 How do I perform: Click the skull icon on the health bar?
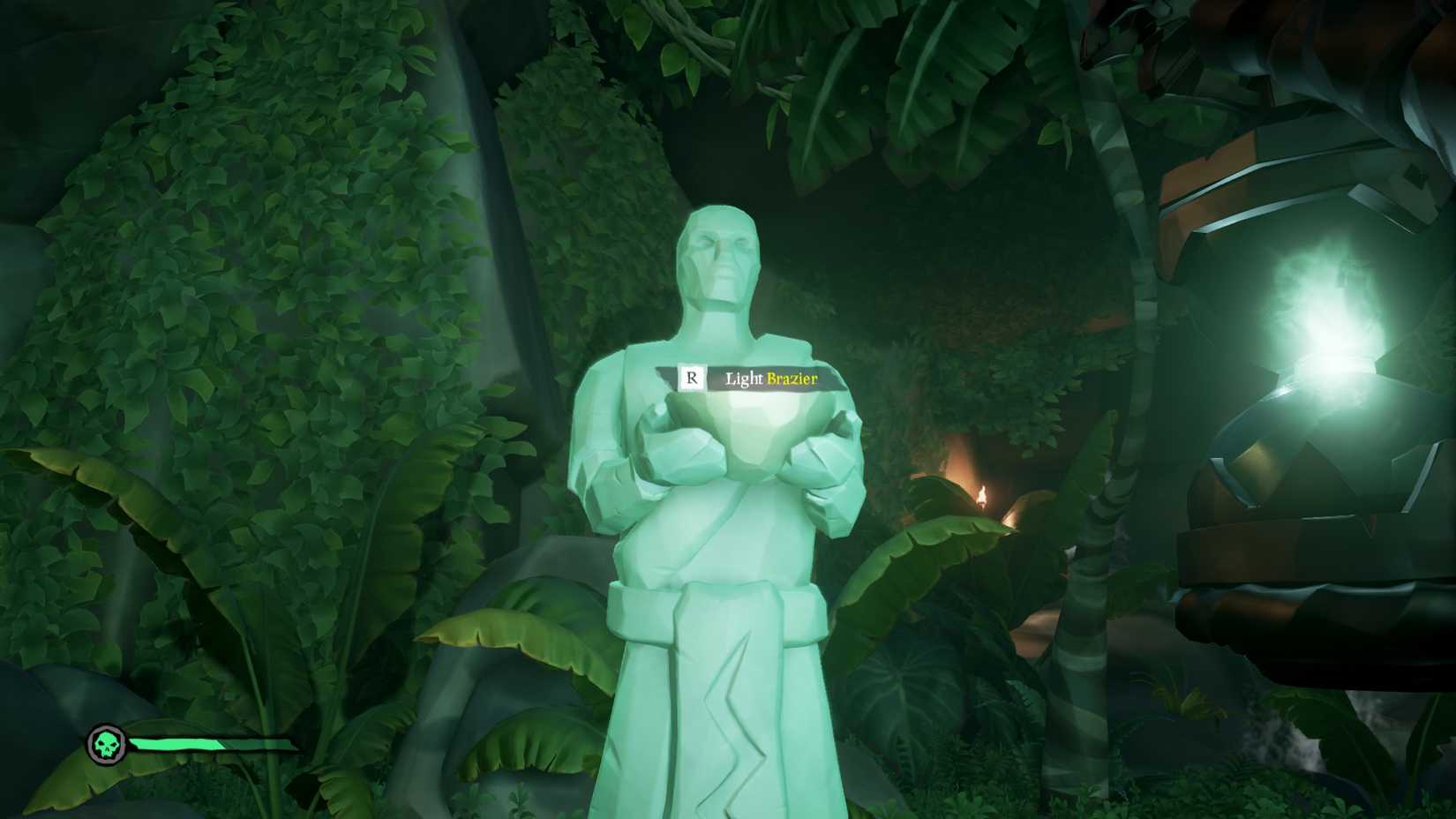pos(108,742)
